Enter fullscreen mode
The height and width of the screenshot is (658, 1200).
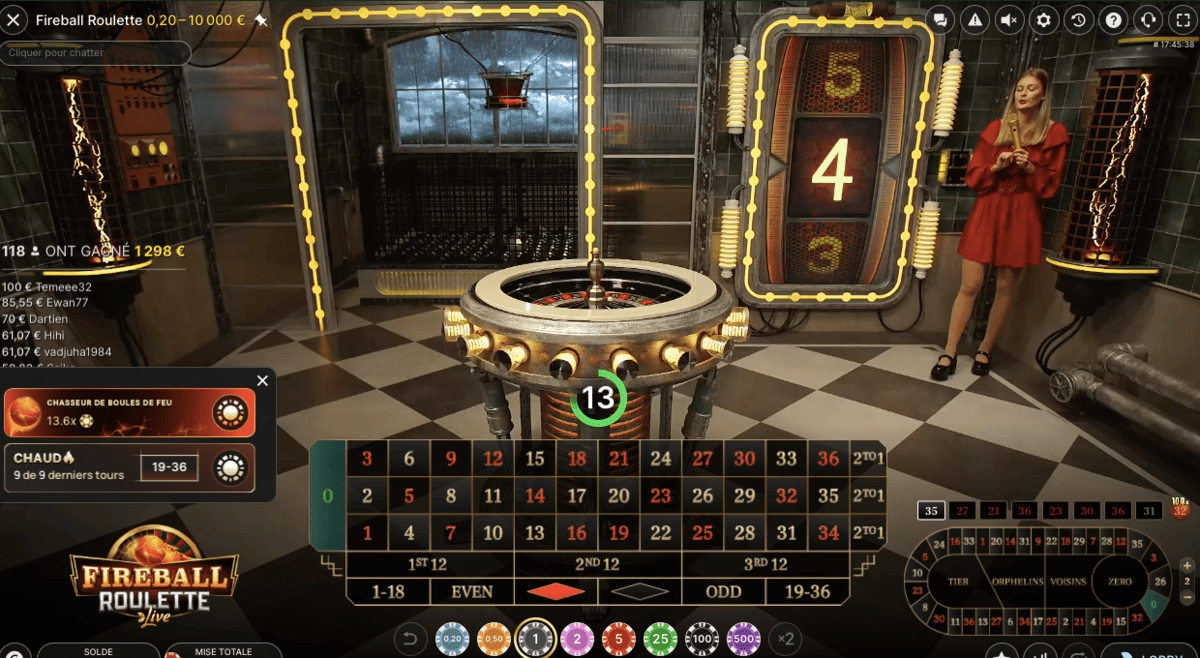point(1181,20)
